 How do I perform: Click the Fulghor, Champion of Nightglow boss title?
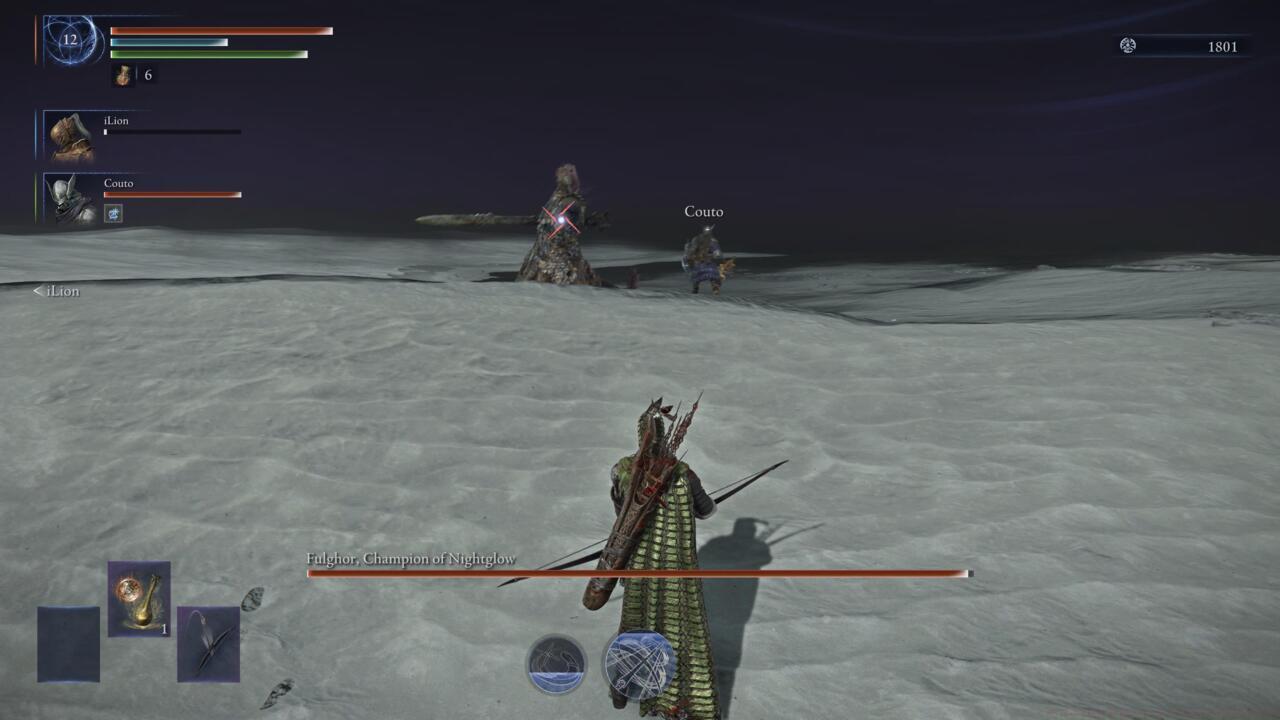pyautogui.click(x=412, y=559)
